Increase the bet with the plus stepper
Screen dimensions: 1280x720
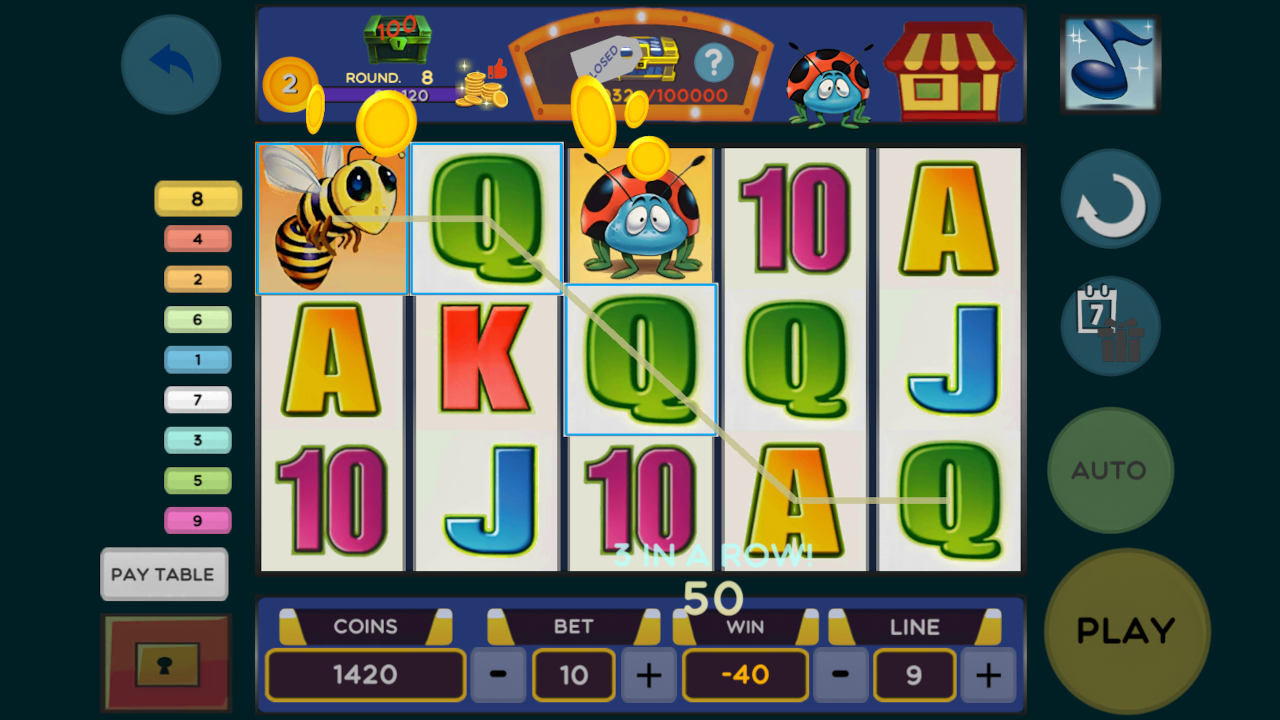coord(648,675)
